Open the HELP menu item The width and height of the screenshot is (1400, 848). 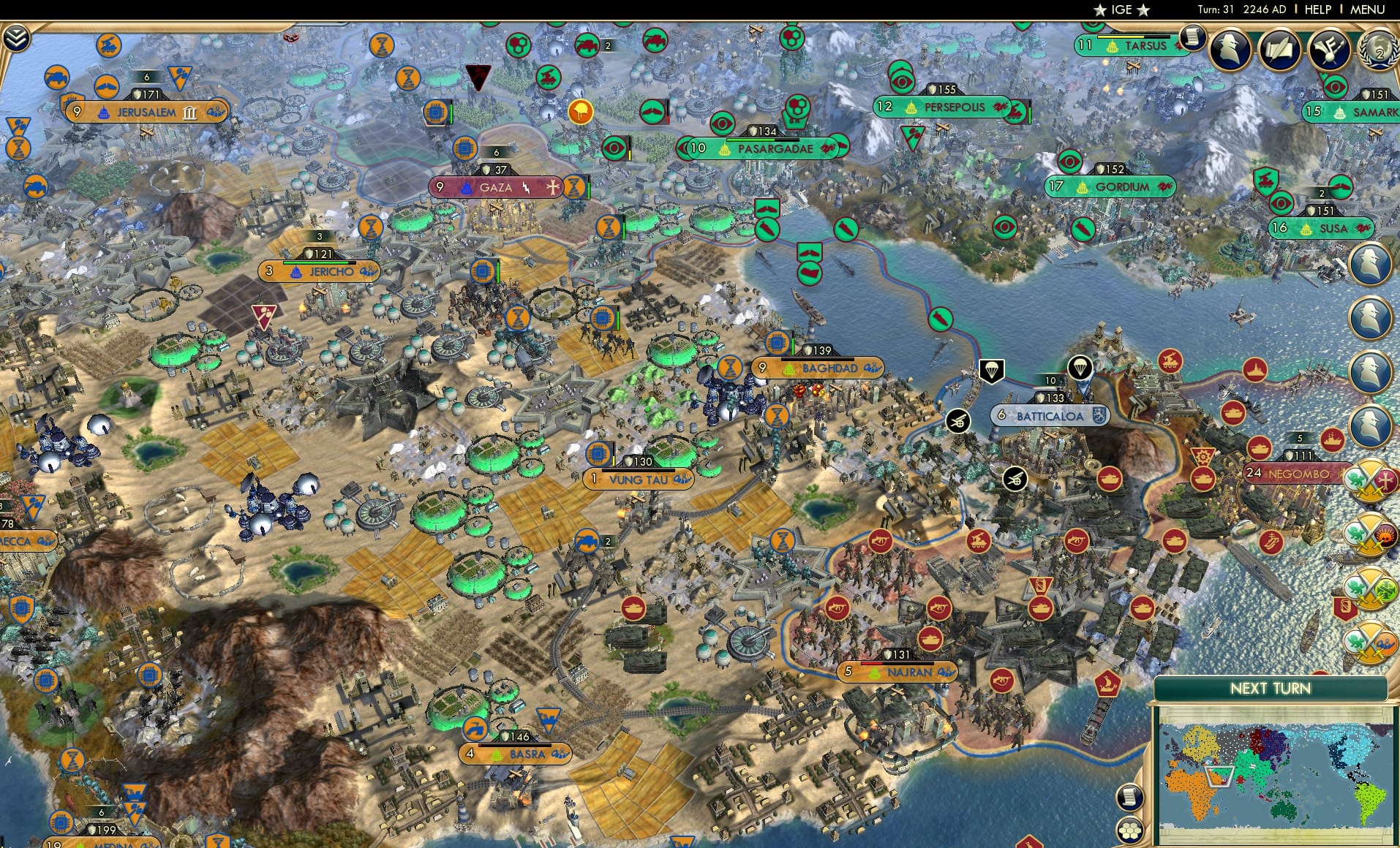[x=1316, y=10]
